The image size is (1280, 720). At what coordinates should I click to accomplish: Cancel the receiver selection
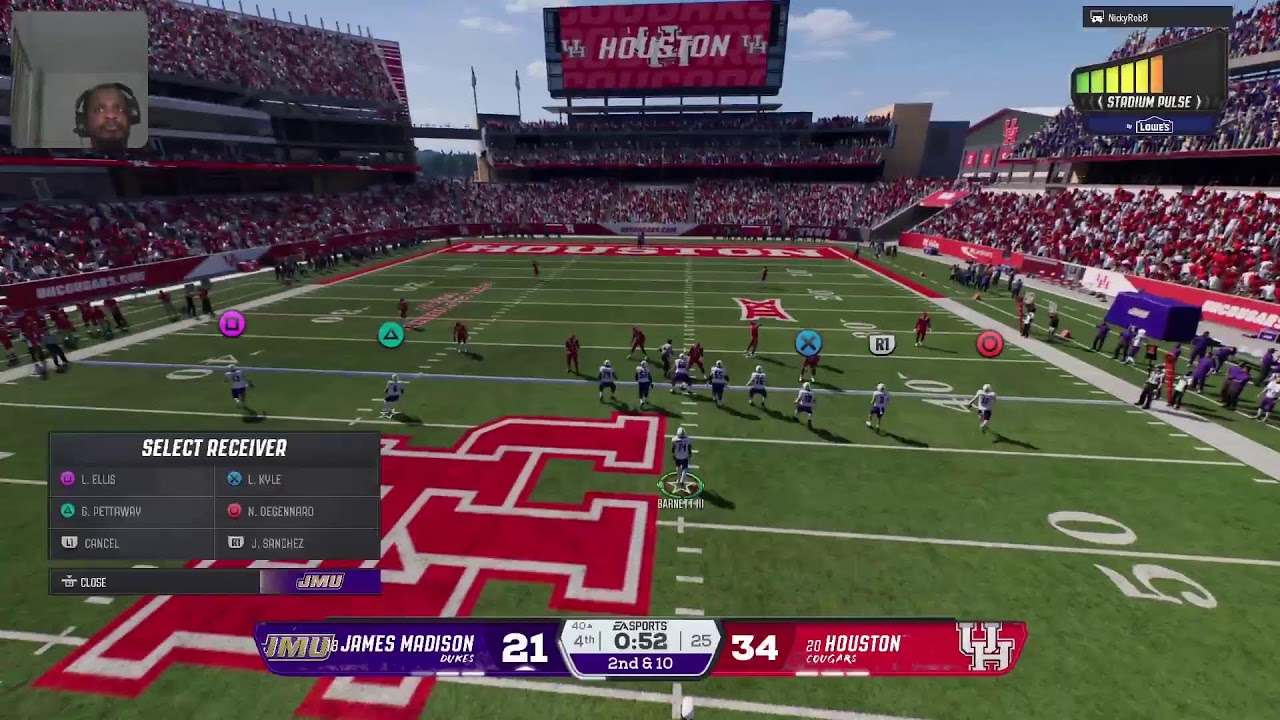[101, 544]
